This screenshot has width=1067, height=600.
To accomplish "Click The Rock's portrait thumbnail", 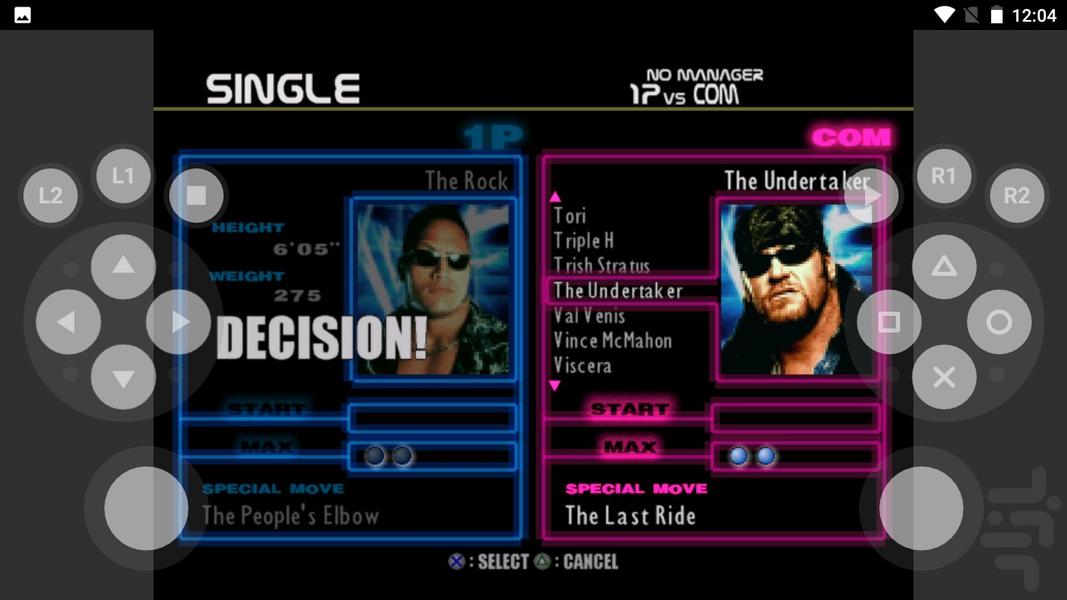I will click(433, 289).
